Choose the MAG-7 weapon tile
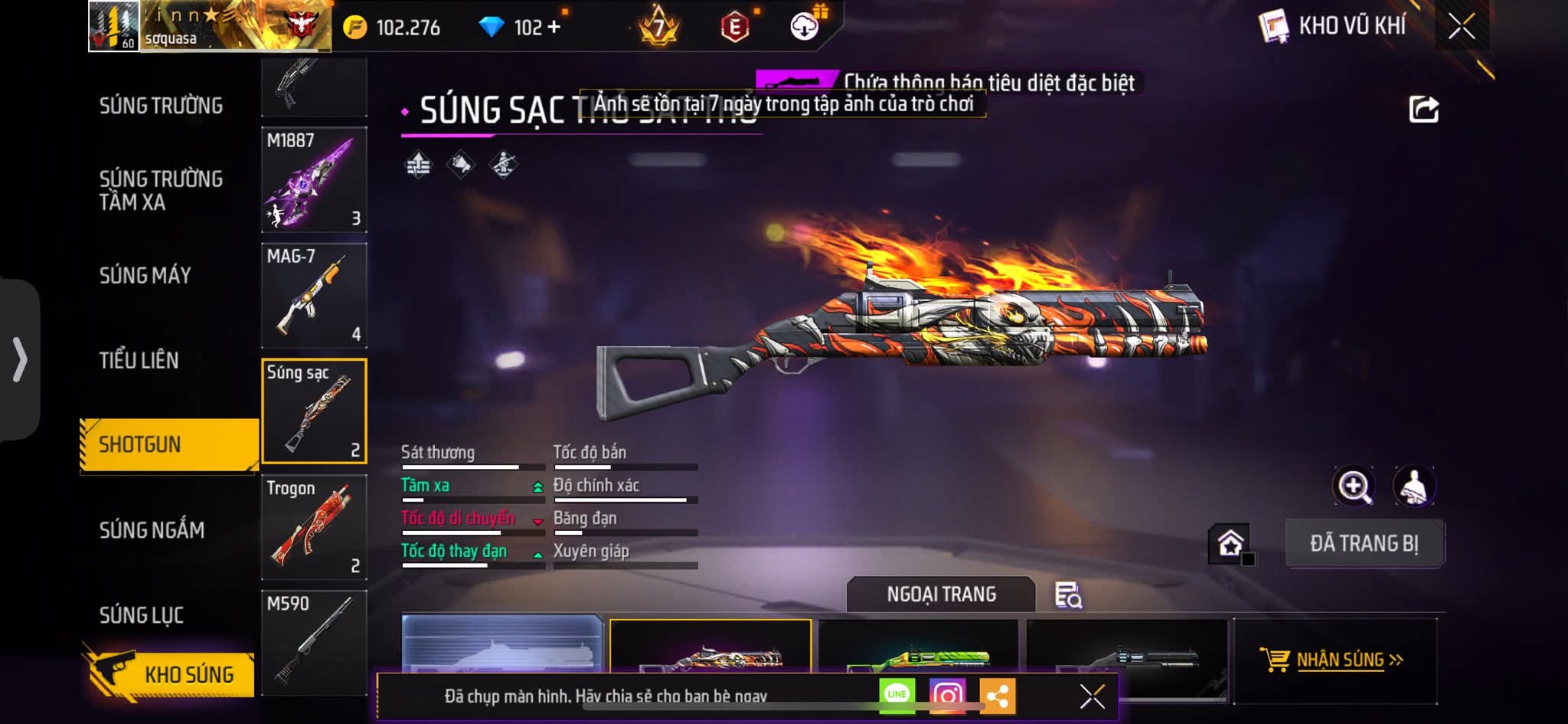The image size is (1568, 724). pos(314,296)
